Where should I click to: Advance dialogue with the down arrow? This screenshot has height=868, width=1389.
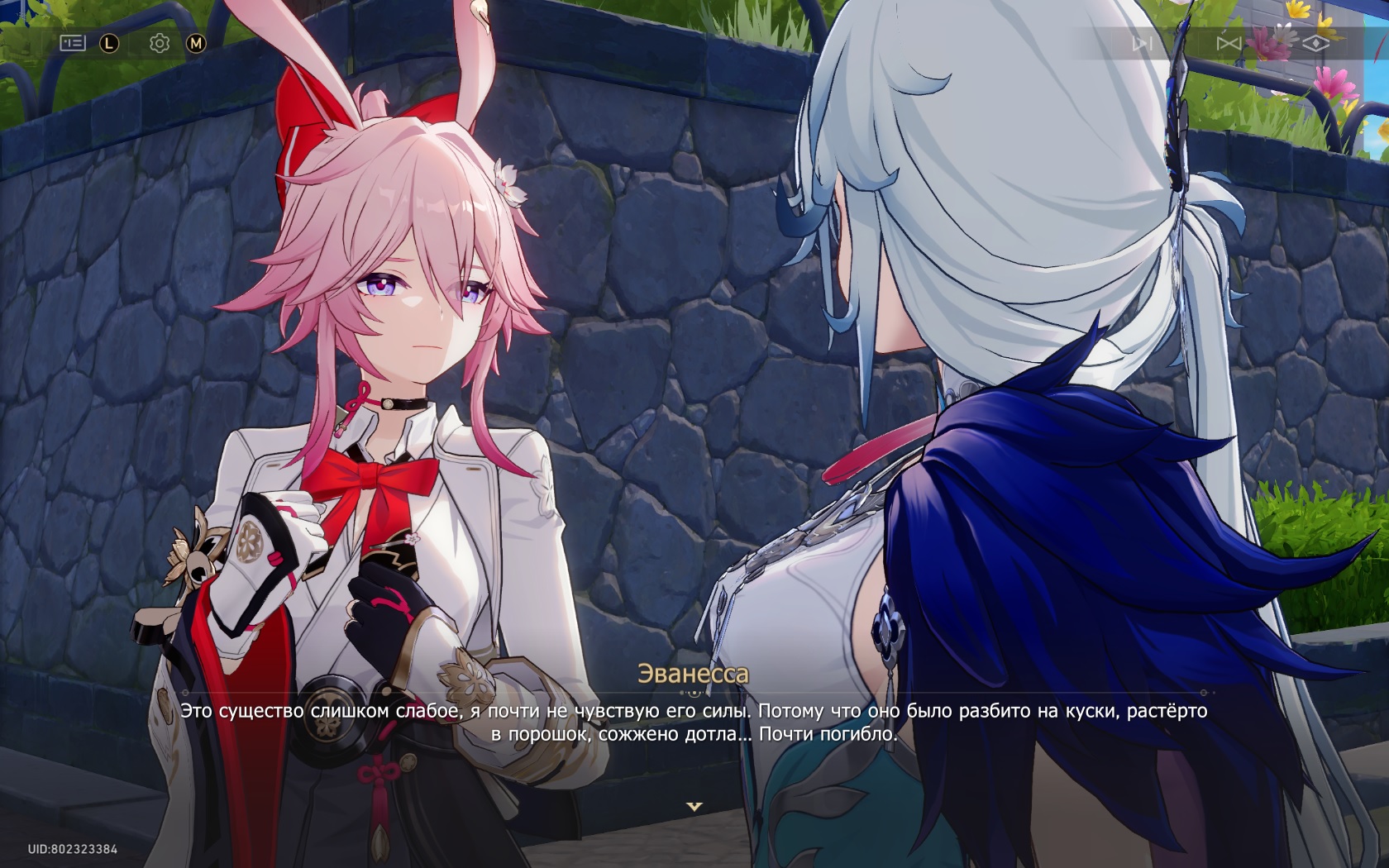click(694, 806)
